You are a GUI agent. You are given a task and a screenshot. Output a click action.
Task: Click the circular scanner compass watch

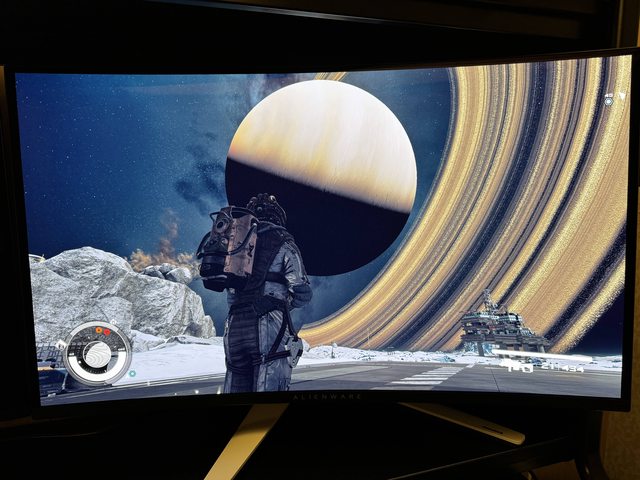pyautogui.click(x=97, y=351)
